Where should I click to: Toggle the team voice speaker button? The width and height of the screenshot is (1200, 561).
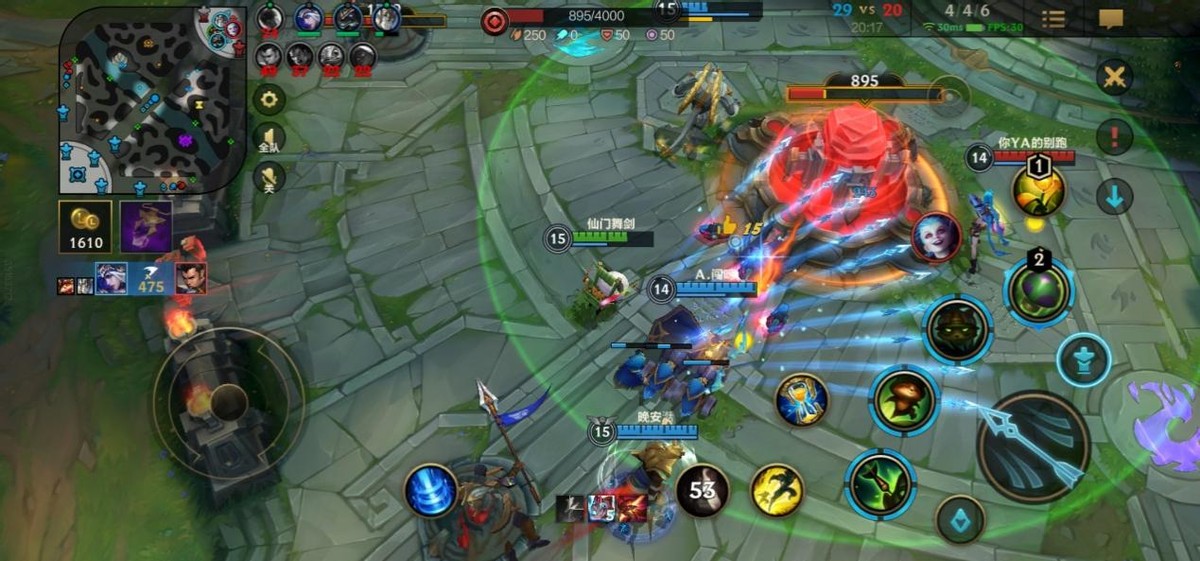click(268, 139)
